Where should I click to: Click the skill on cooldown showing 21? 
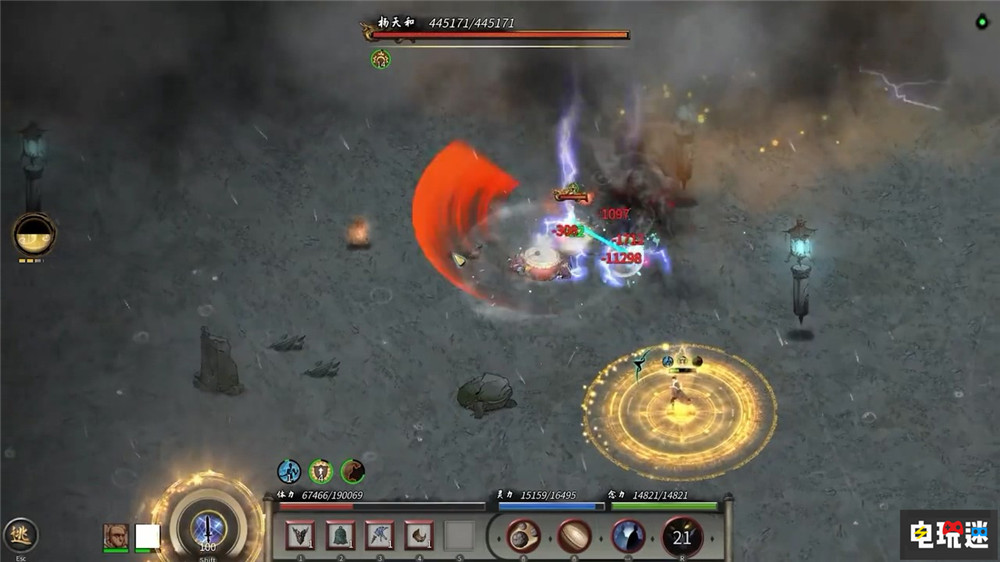click(x=682, y=537)
